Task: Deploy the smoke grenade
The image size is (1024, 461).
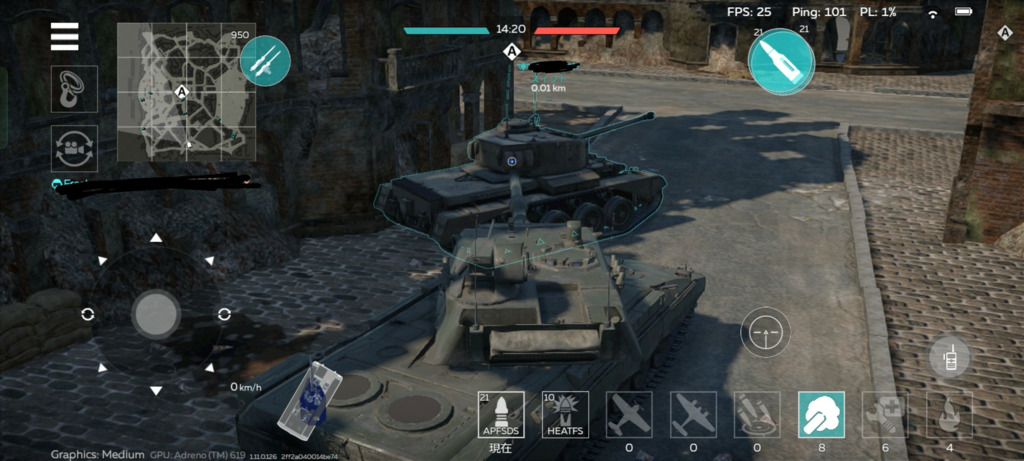Action: pyautogui.click(x=821, y=415)
